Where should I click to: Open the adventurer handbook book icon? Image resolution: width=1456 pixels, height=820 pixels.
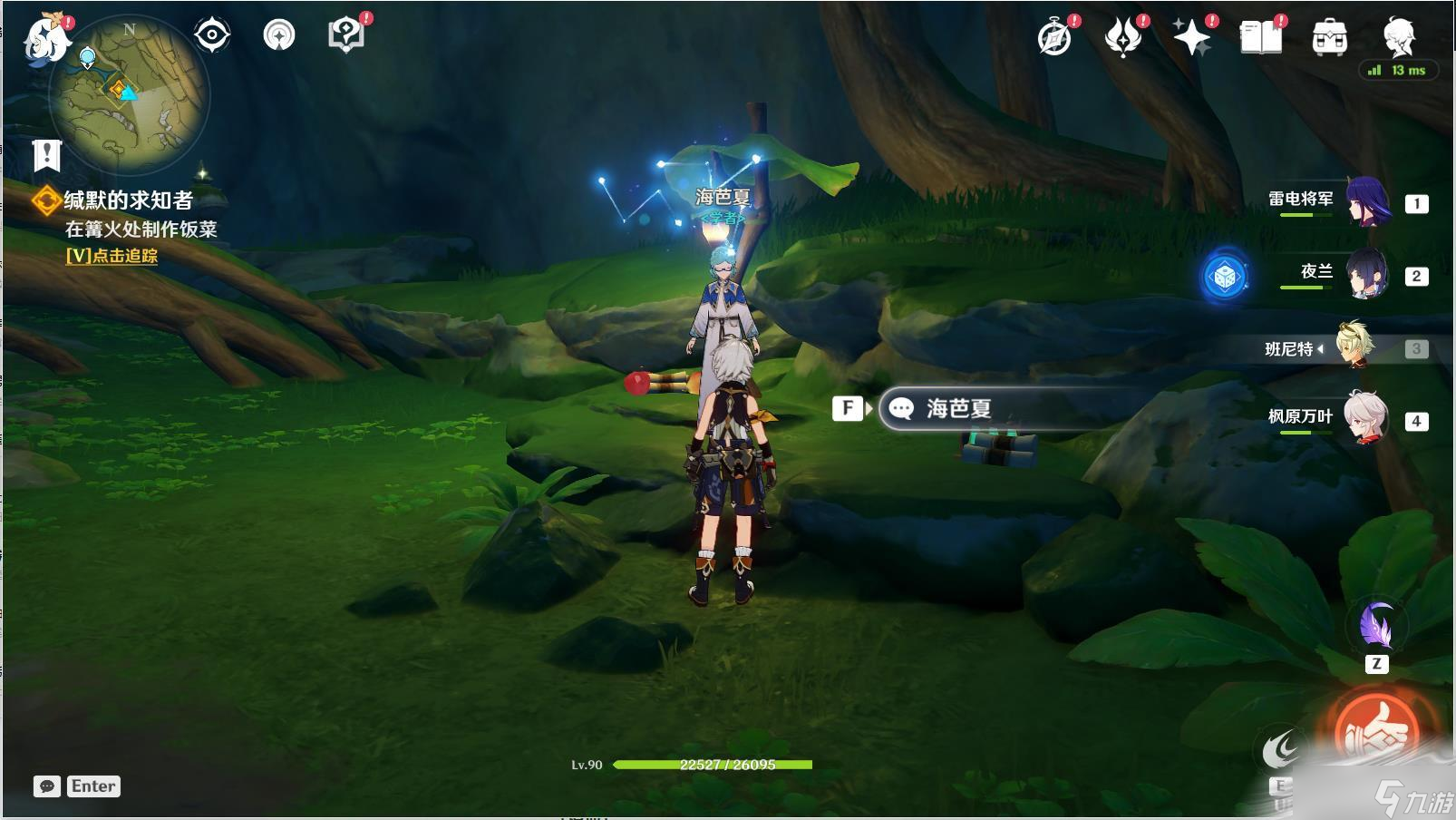point(1261,38)
